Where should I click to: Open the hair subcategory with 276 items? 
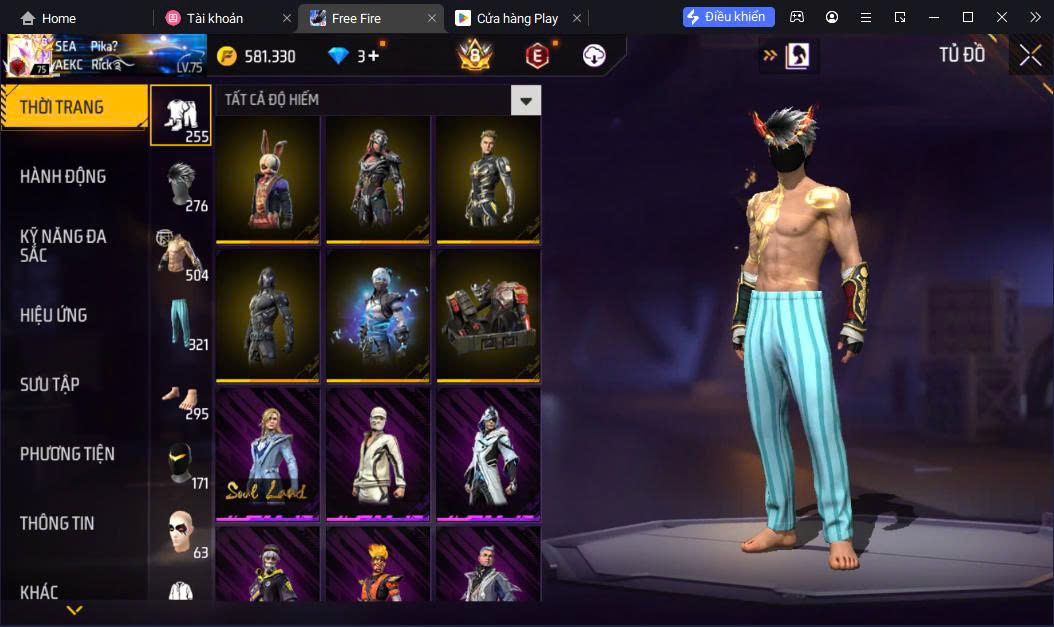click(x=181, y=188)
